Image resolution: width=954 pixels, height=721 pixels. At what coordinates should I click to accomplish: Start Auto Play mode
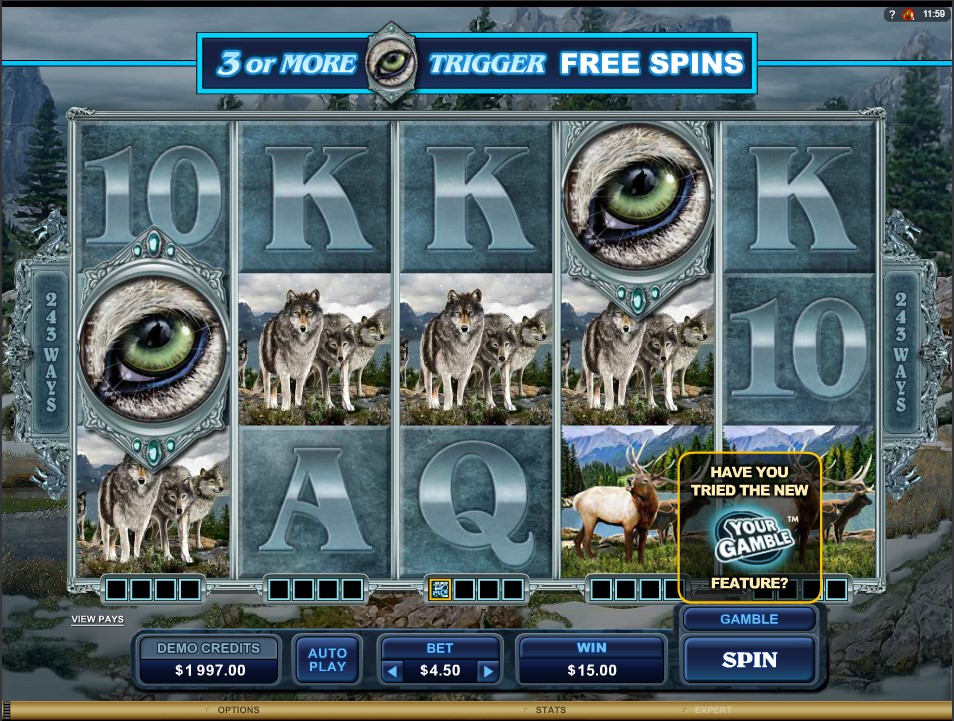327,660
